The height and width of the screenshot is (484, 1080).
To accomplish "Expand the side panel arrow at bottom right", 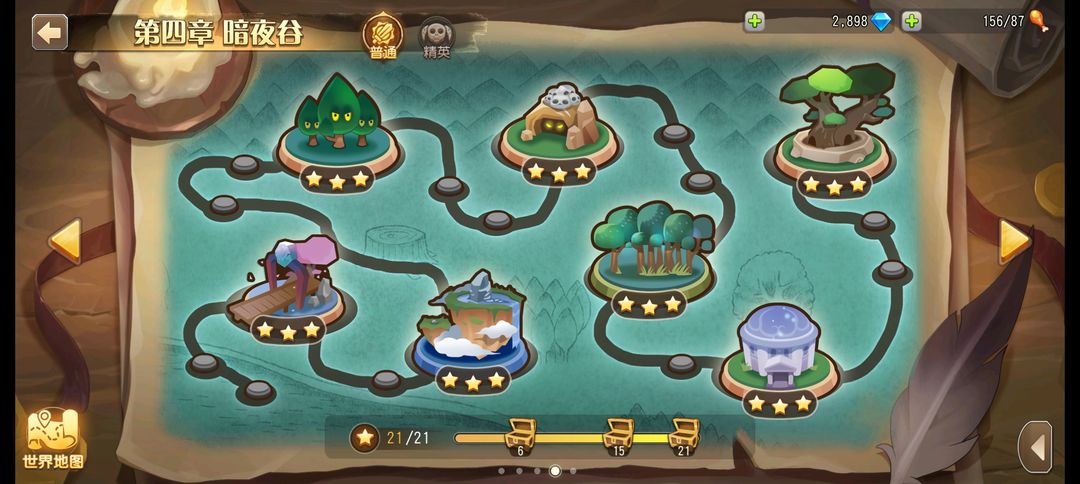I will tap(1036, 446).
